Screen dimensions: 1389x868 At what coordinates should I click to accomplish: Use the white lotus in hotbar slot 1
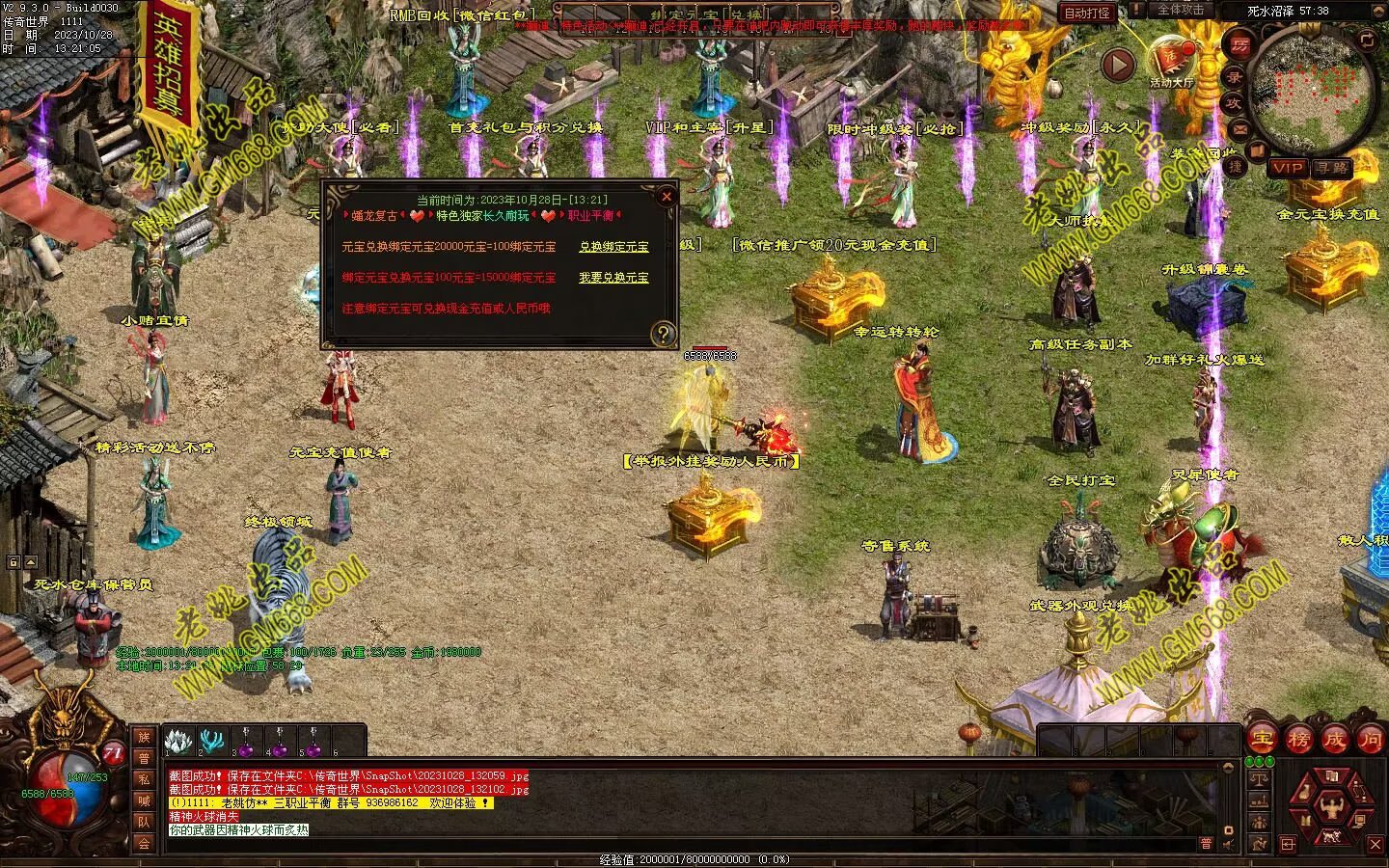[x=178, y=741]
